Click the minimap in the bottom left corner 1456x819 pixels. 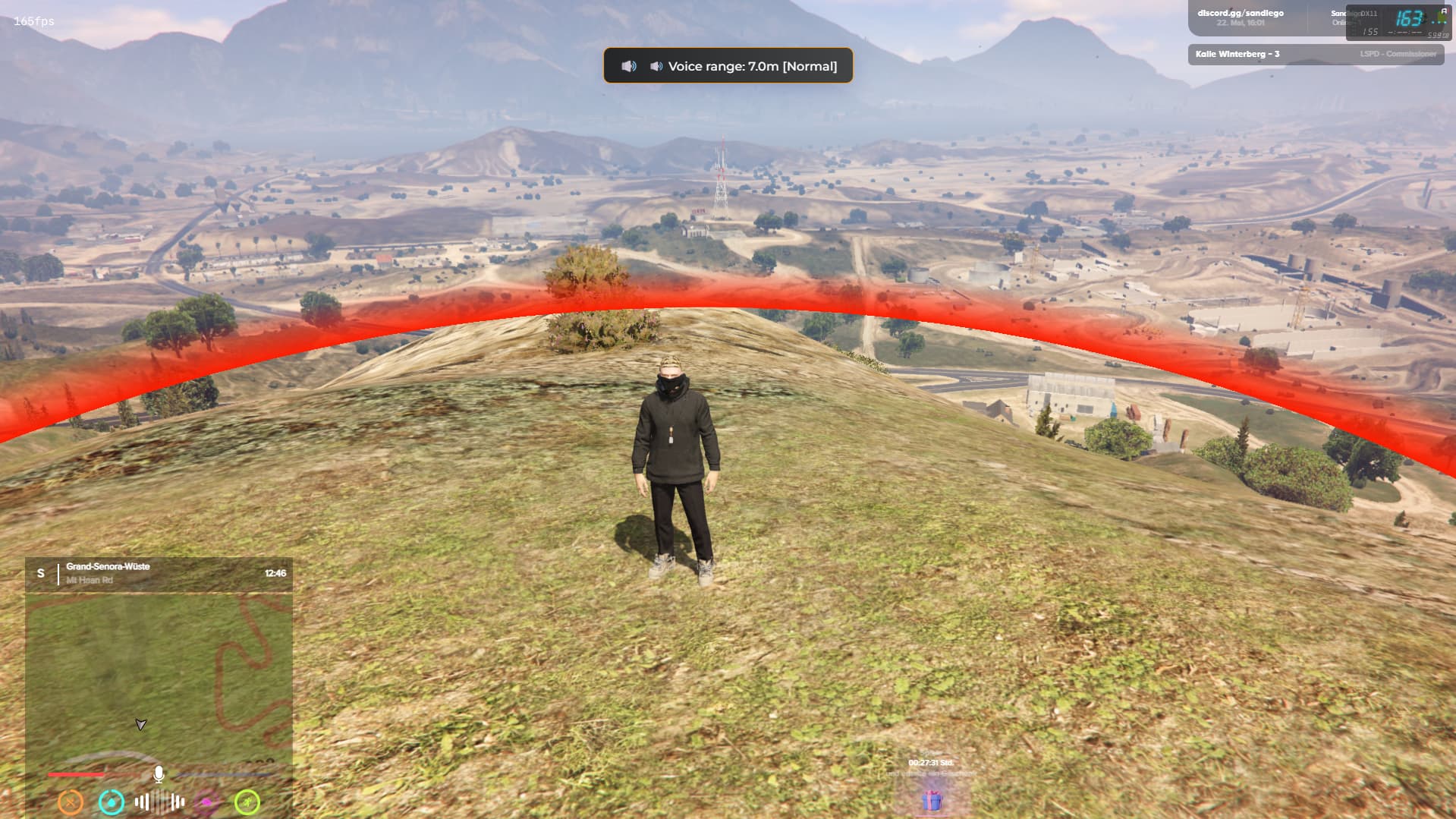159,676
